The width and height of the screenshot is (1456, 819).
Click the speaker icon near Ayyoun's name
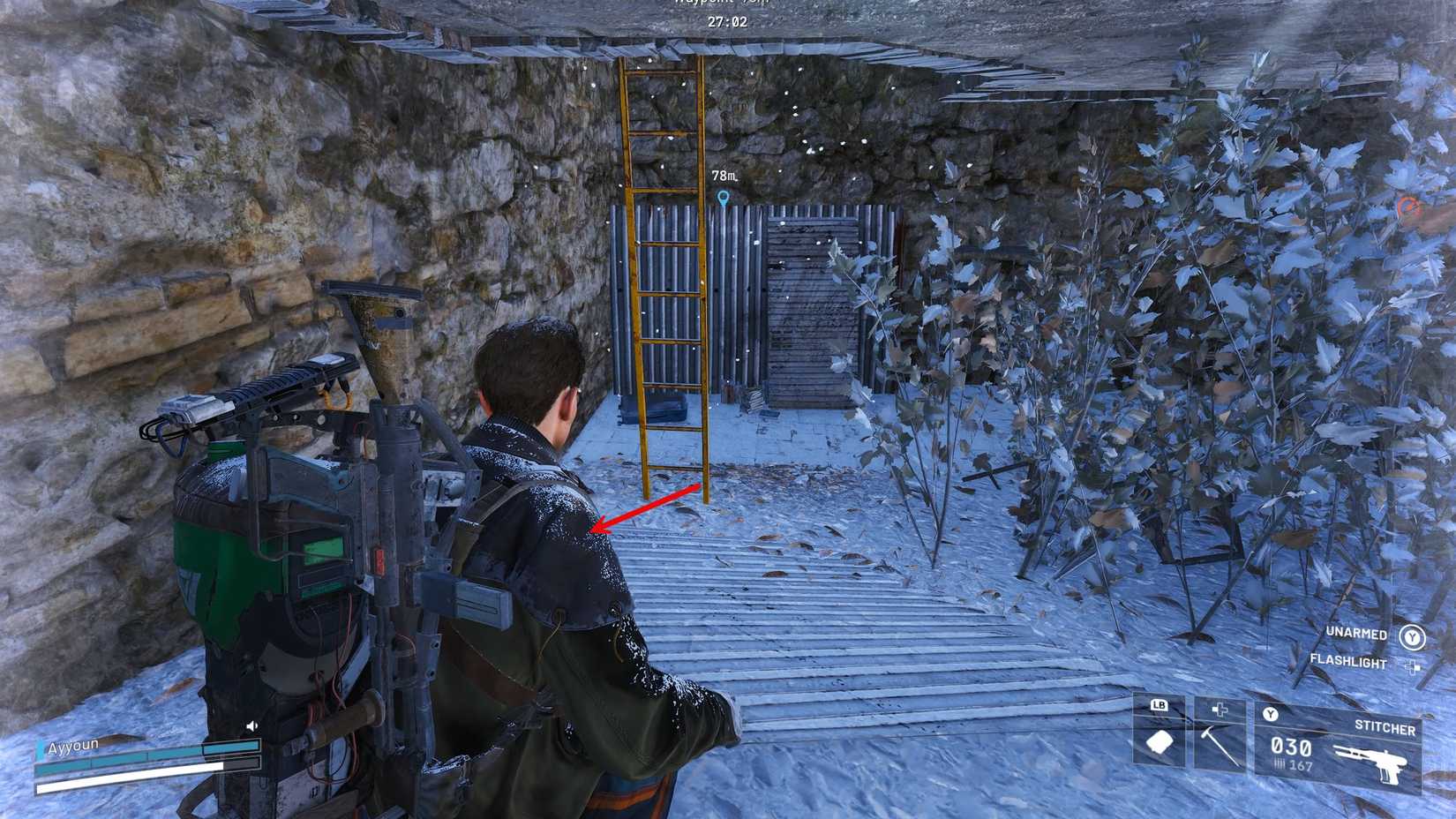pyautogui.click(x=251, y=725)
